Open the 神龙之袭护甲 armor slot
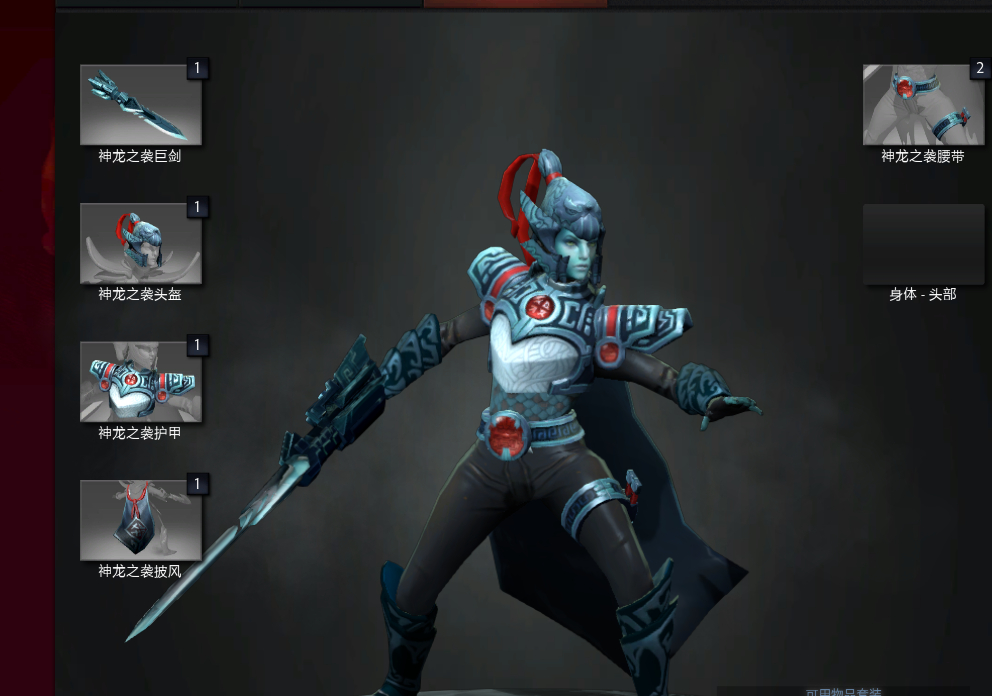The width and height of the screenshot is (992, 696). point(140,382)
